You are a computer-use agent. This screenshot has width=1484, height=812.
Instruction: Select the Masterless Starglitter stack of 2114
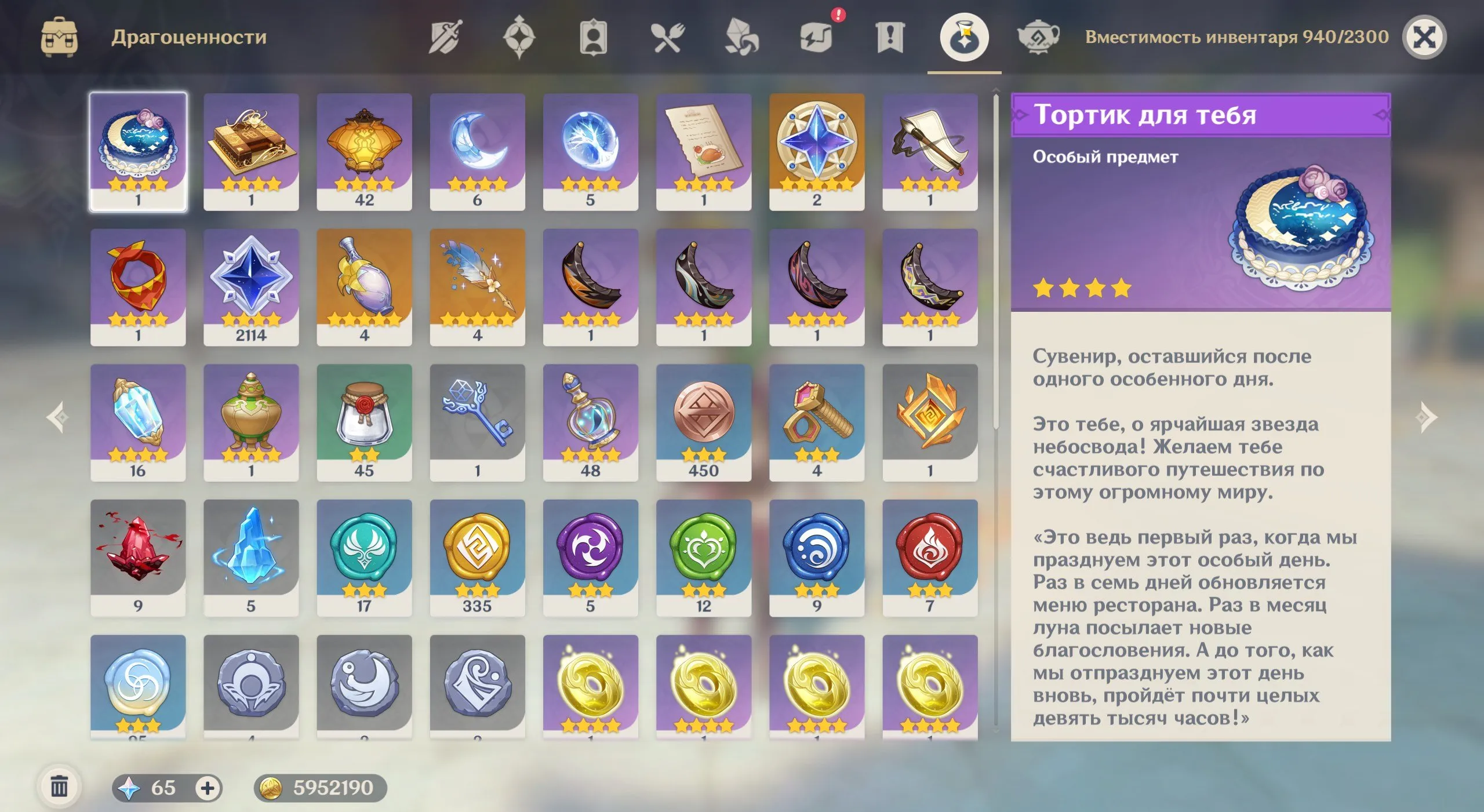tap(251, 284)
